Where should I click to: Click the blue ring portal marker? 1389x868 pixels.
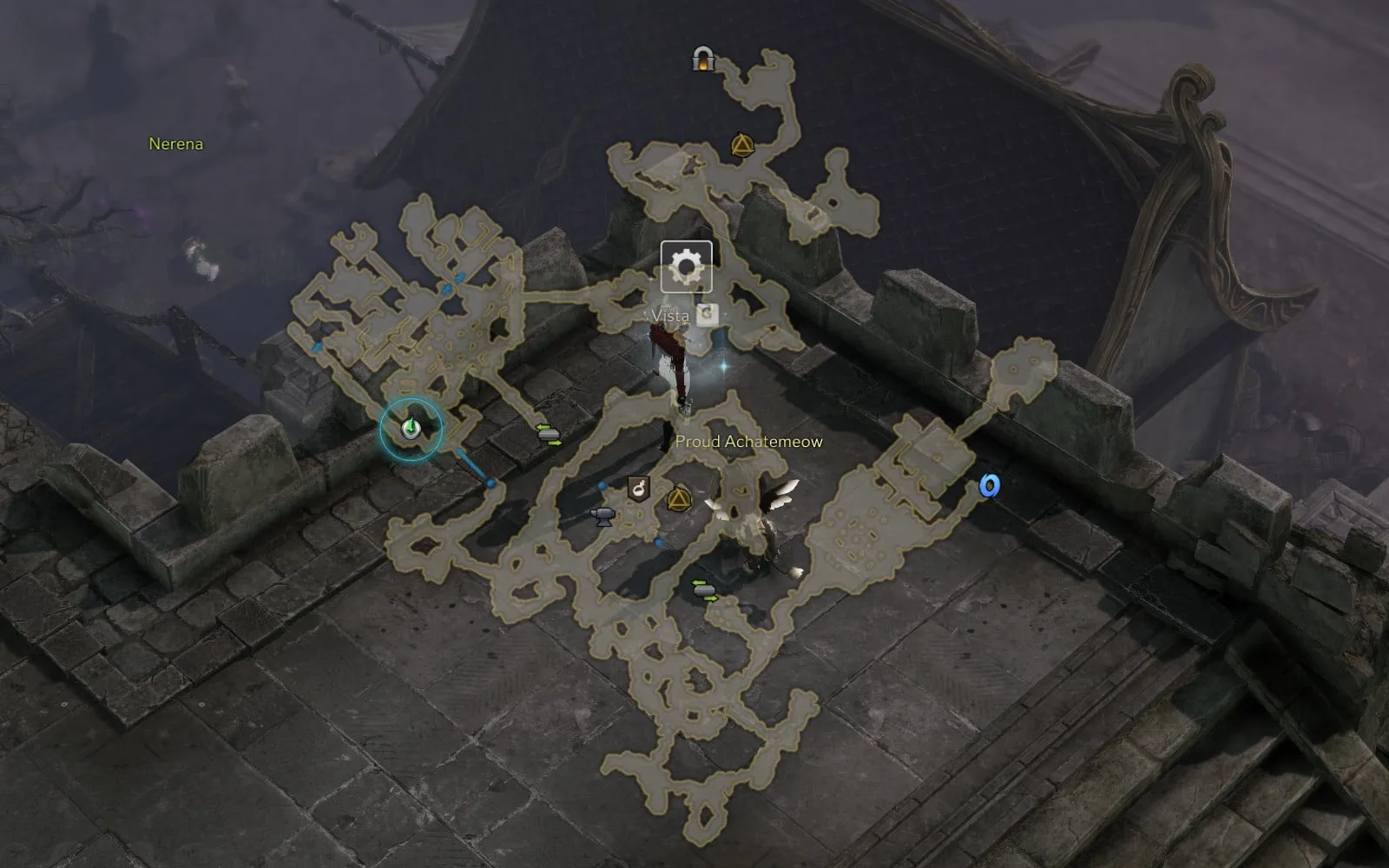point(988,485)
